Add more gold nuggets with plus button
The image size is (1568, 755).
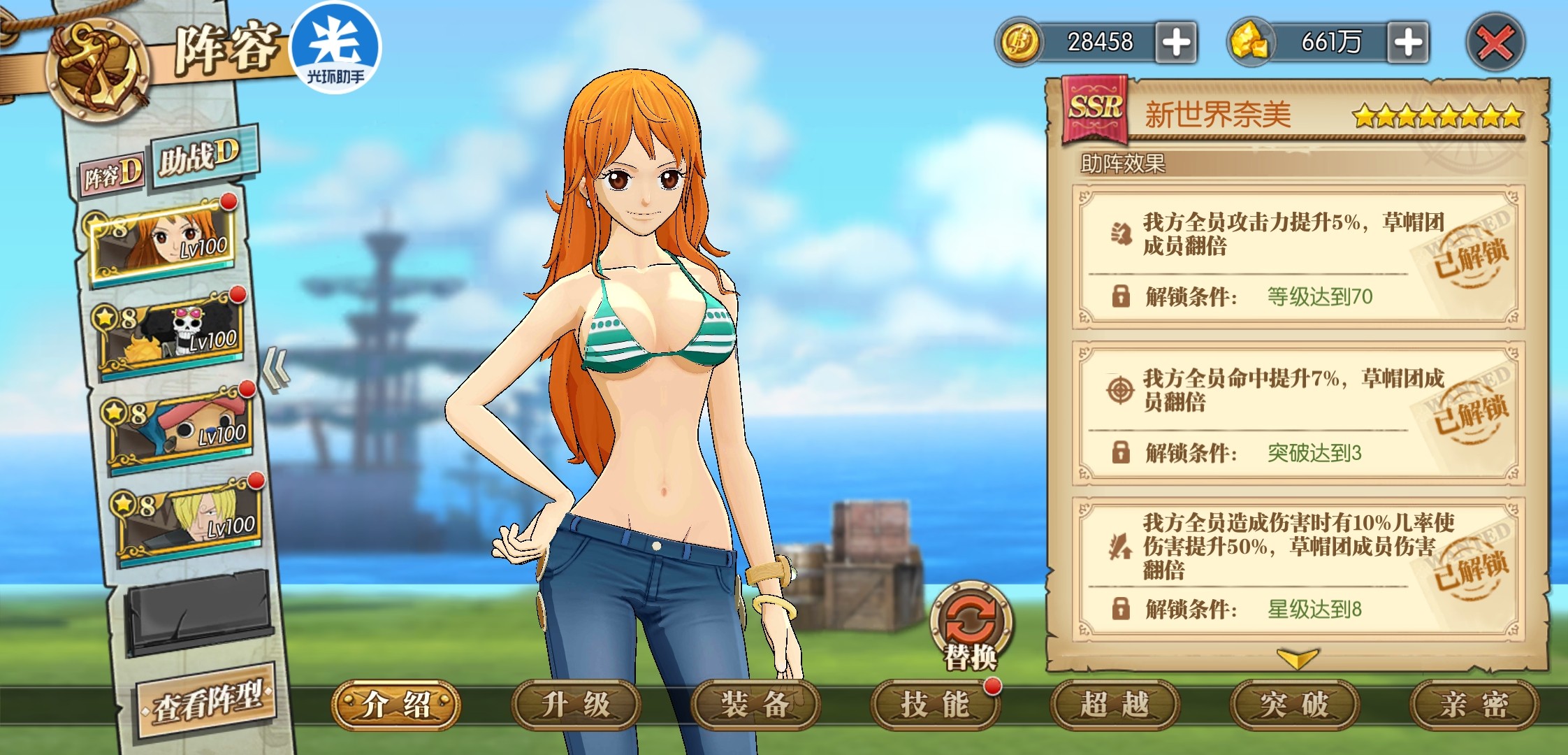pos(1407,43)
